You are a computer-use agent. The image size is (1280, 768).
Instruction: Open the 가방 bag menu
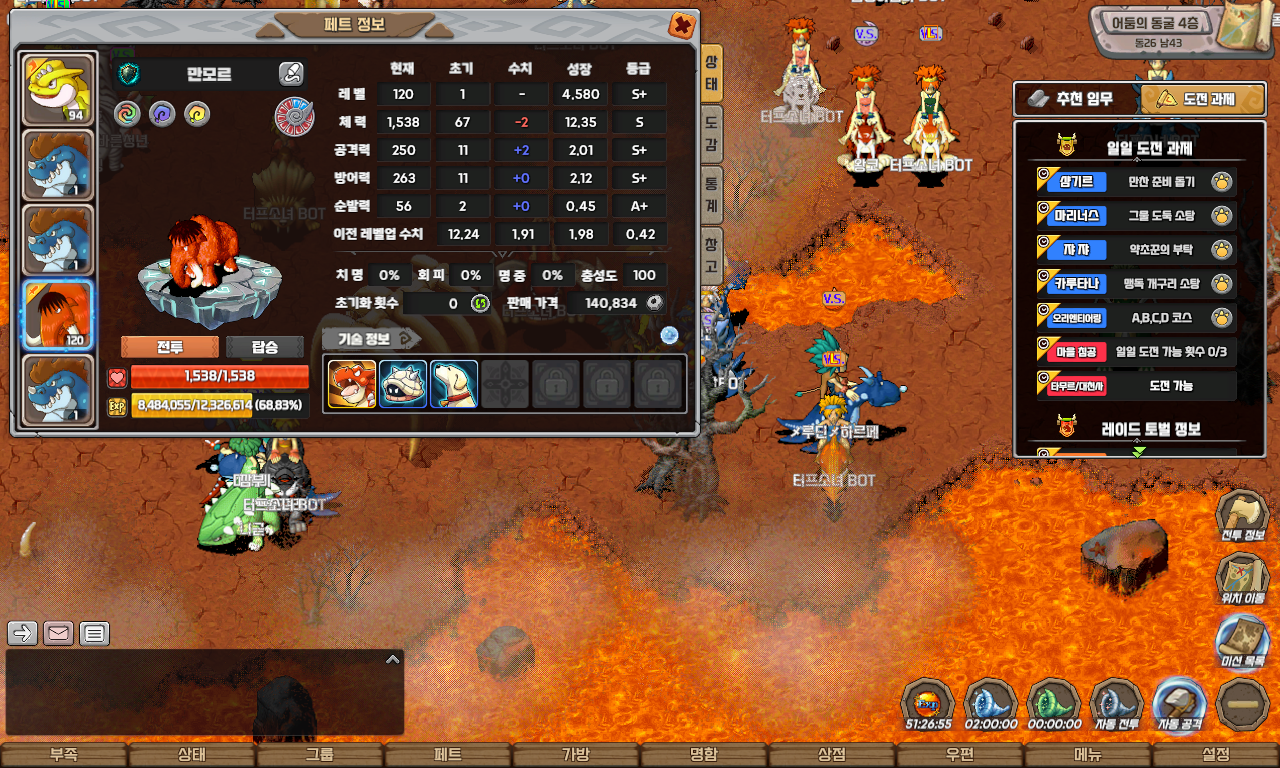pyautogui.click(x=576, y=755)
